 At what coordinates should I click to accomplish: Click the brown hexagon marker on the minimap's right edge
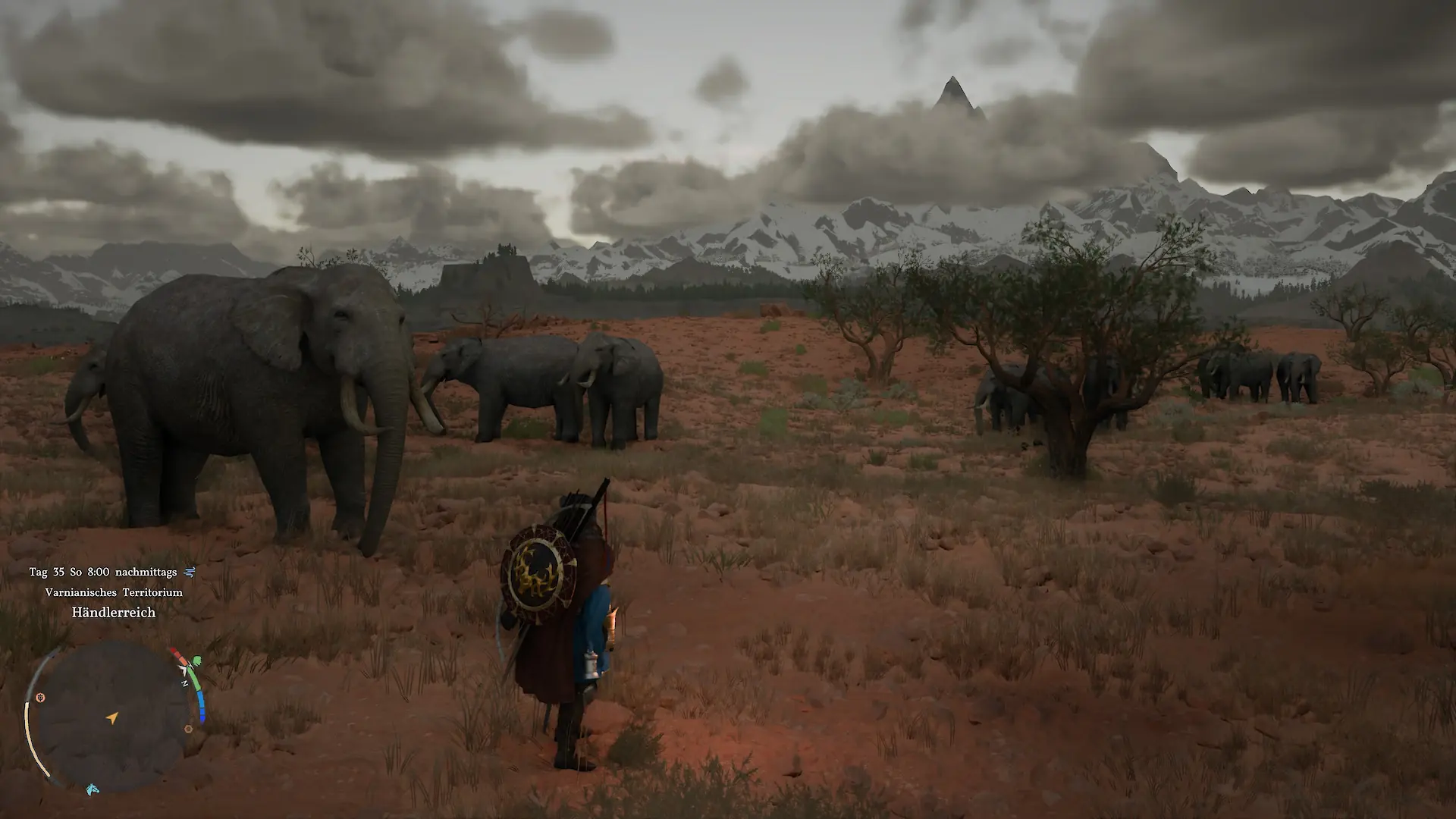coord(188,730)
